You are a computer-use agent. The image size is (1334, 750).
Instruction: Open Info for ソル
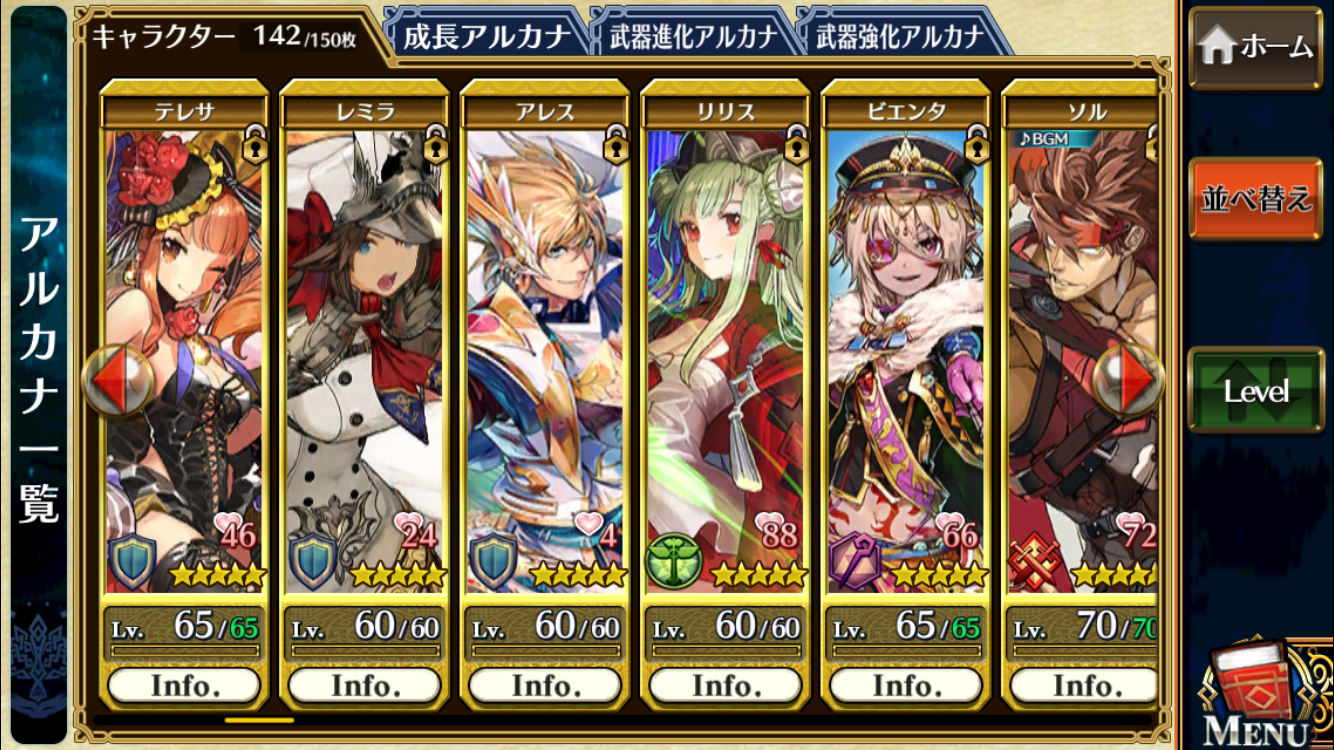click(x=1082, y=685)
